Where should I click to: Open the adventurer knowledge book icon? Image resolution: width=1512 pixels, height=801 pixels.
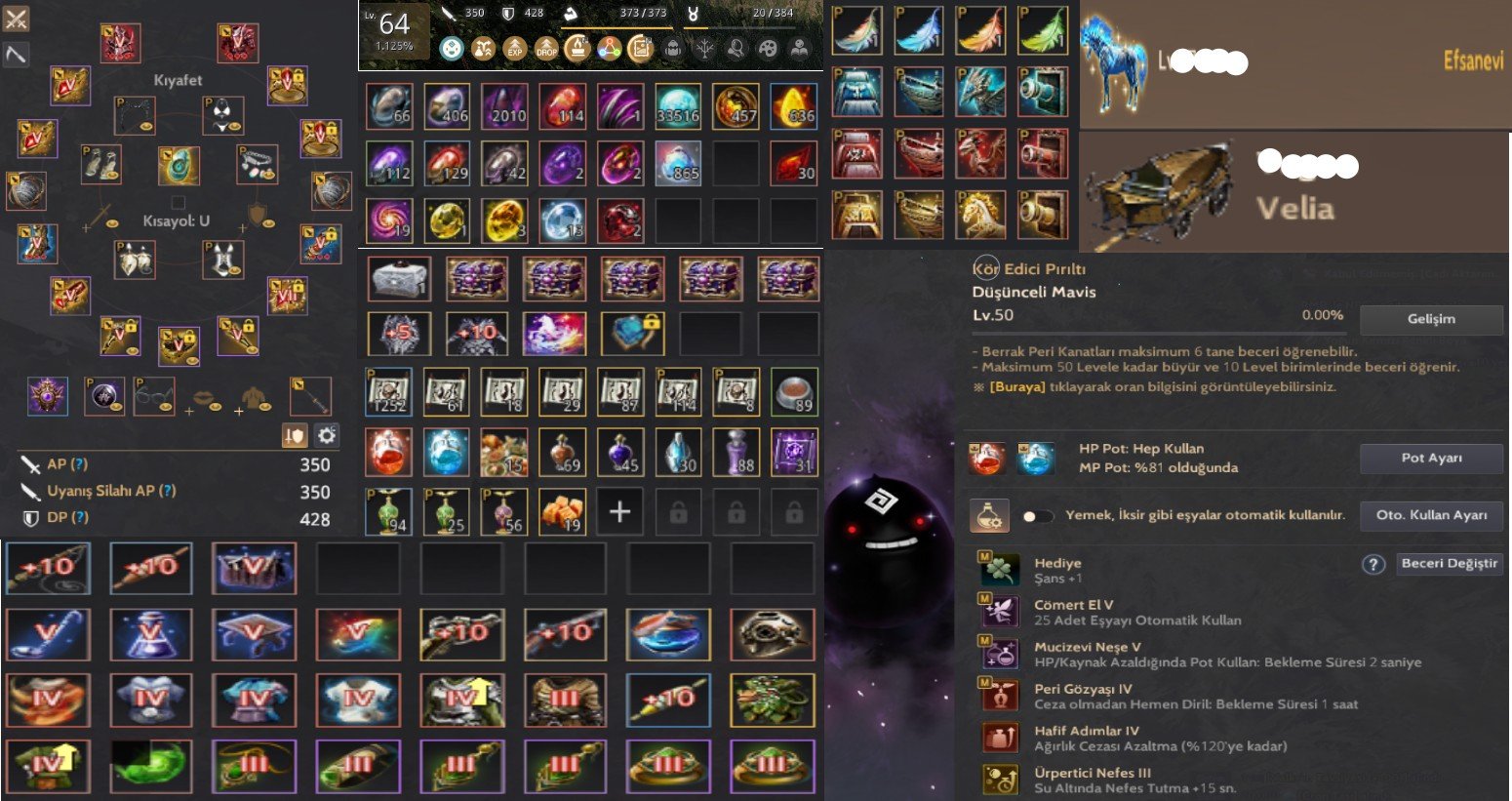[800, 47]
